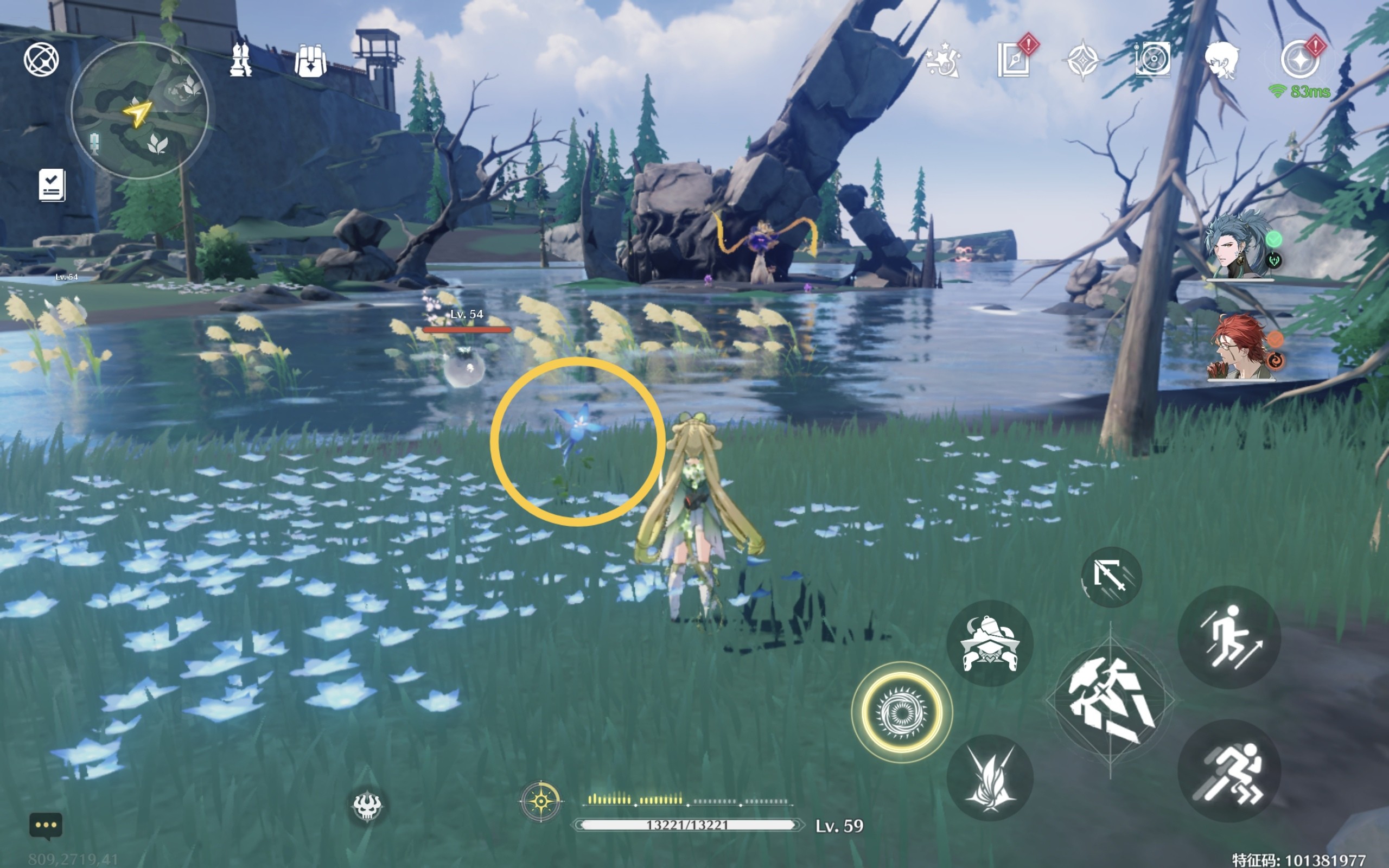Open the circular minimap
The width and height of the screenshot is (1389, 868).
click(139, 110)
